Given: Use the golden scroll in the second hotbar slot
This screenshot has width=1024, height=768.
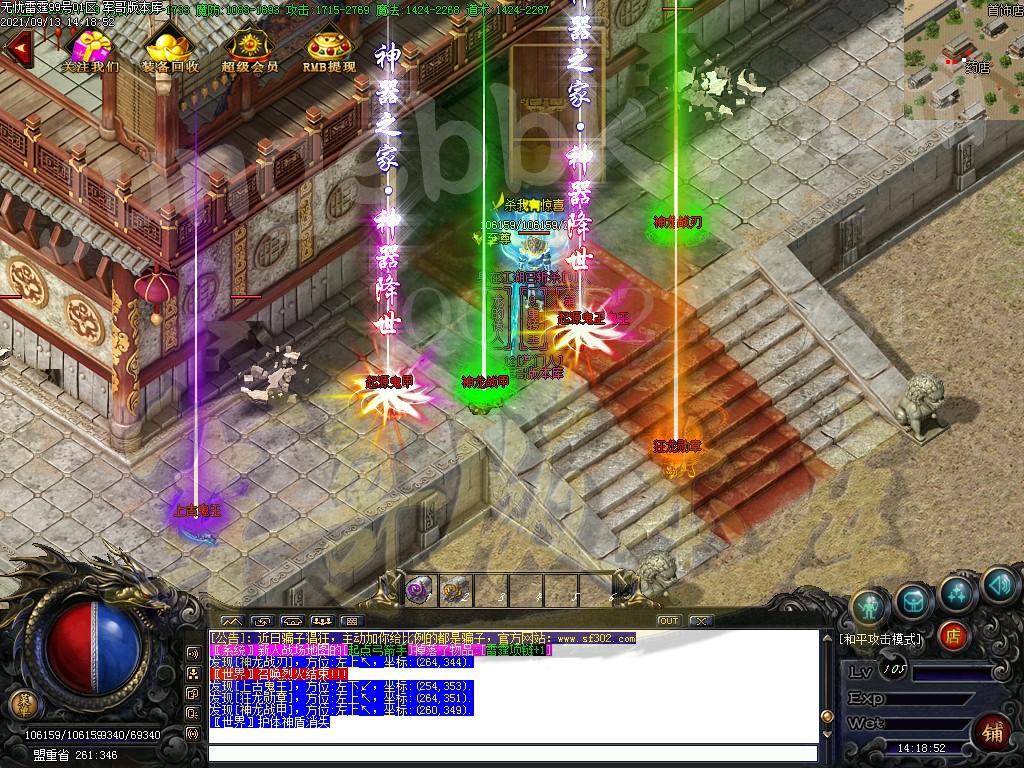Looking at the screenshot, I should [455, 591].
